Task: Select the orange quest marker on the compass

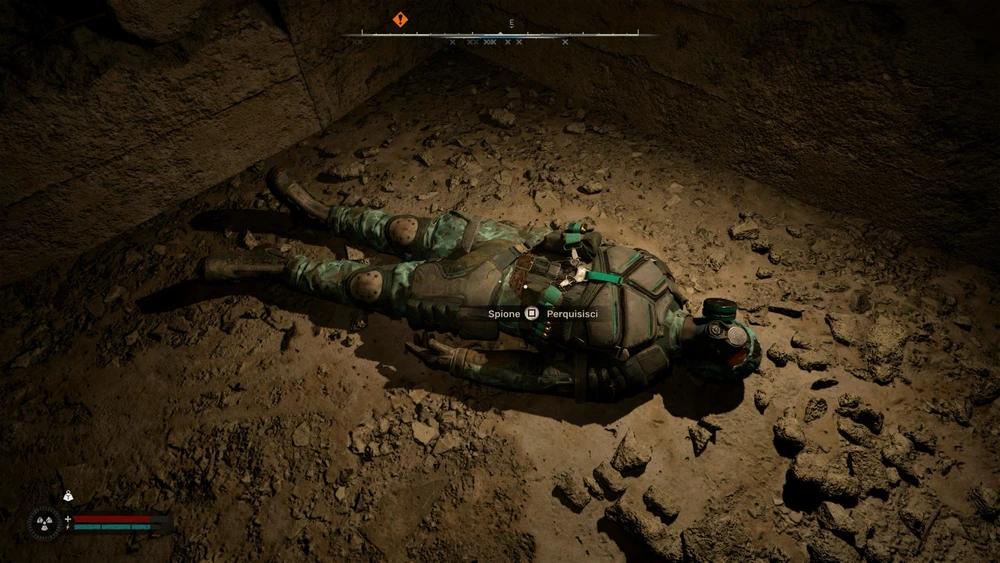Action: pos(400,19)
